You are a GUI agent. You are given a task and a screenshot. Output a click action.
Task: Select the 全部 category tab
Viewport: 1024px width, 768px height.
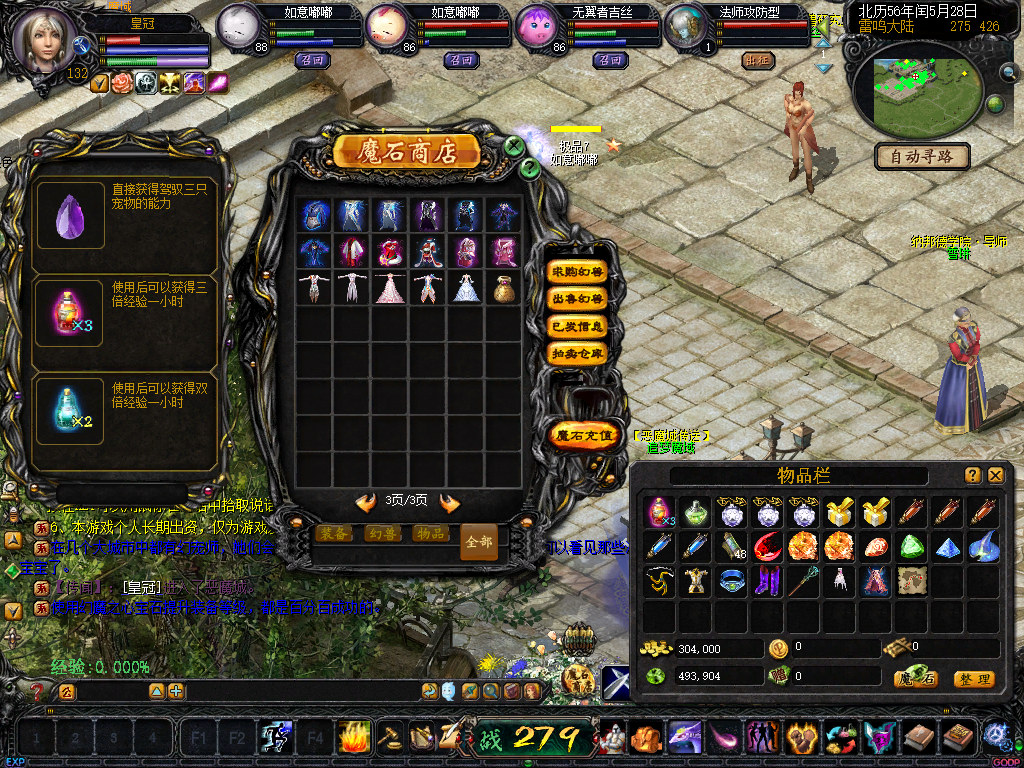pos(478,542)
